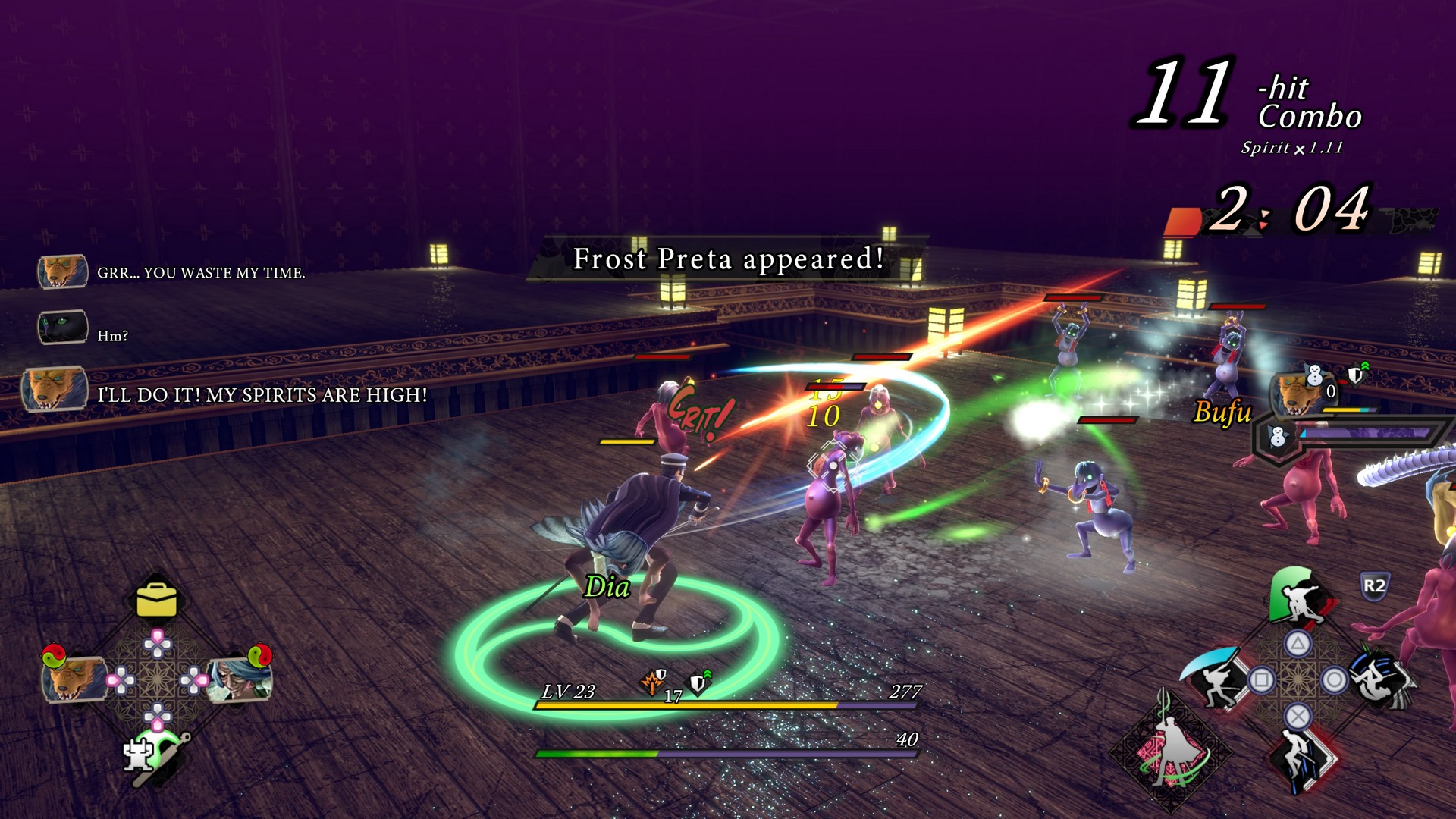
Task: Select the wolf demon portrait
Action: [74, 676]
